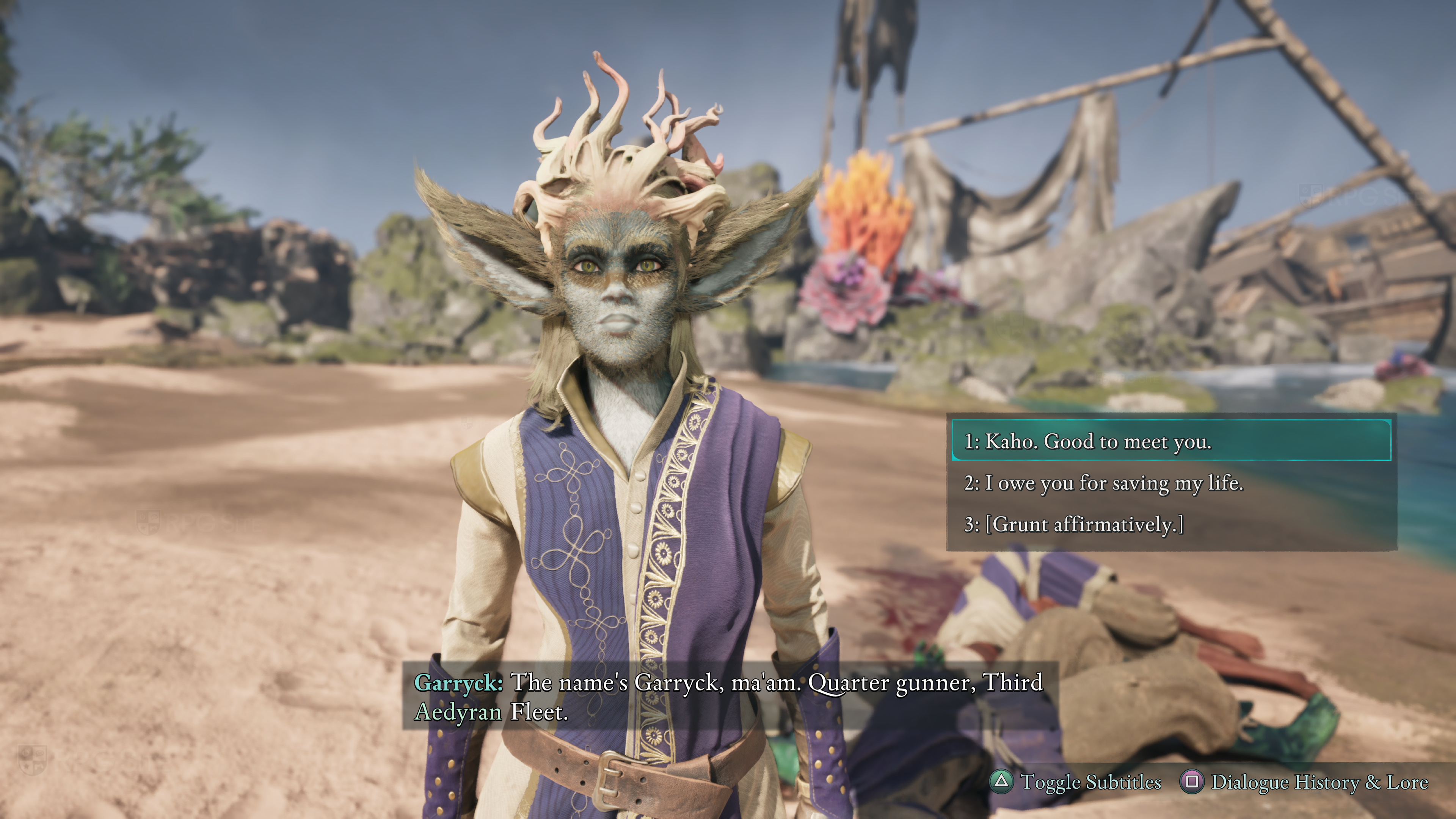The image size is (1456, 819).
Task: Pick the "[Grunt affirmatively.]" dialogue option
Action: click(x=1074, y=524)
